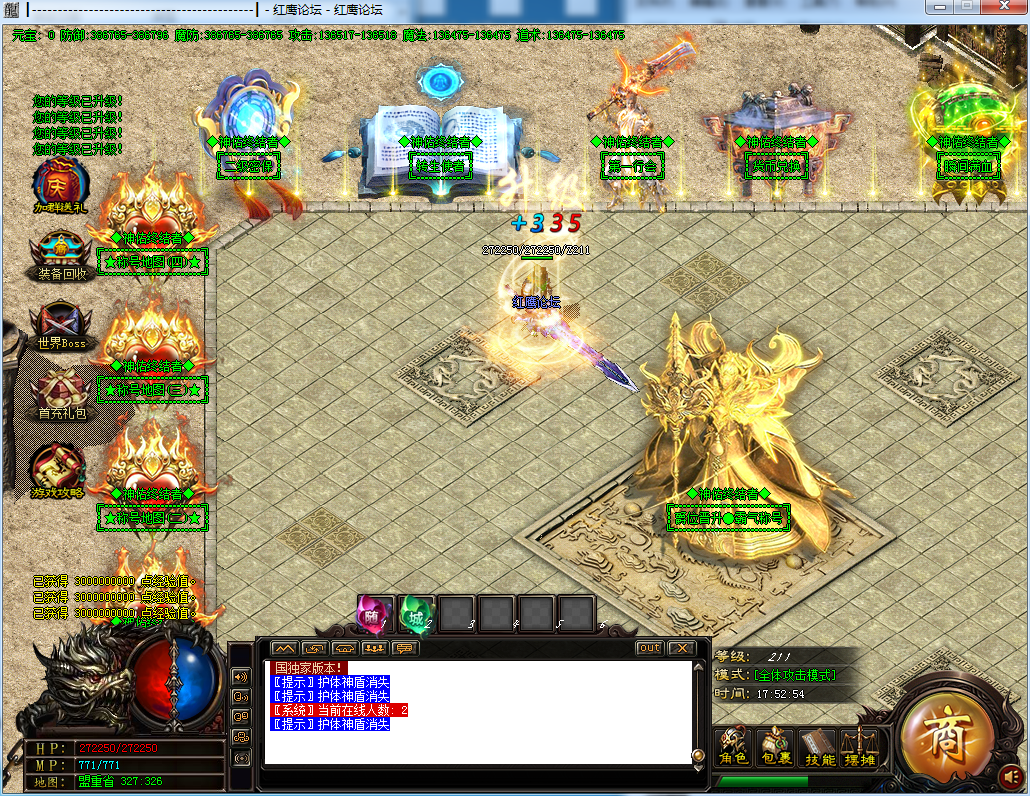1030x796 pixels.
Task: Close the game window
Action: tap(1003, 7)
